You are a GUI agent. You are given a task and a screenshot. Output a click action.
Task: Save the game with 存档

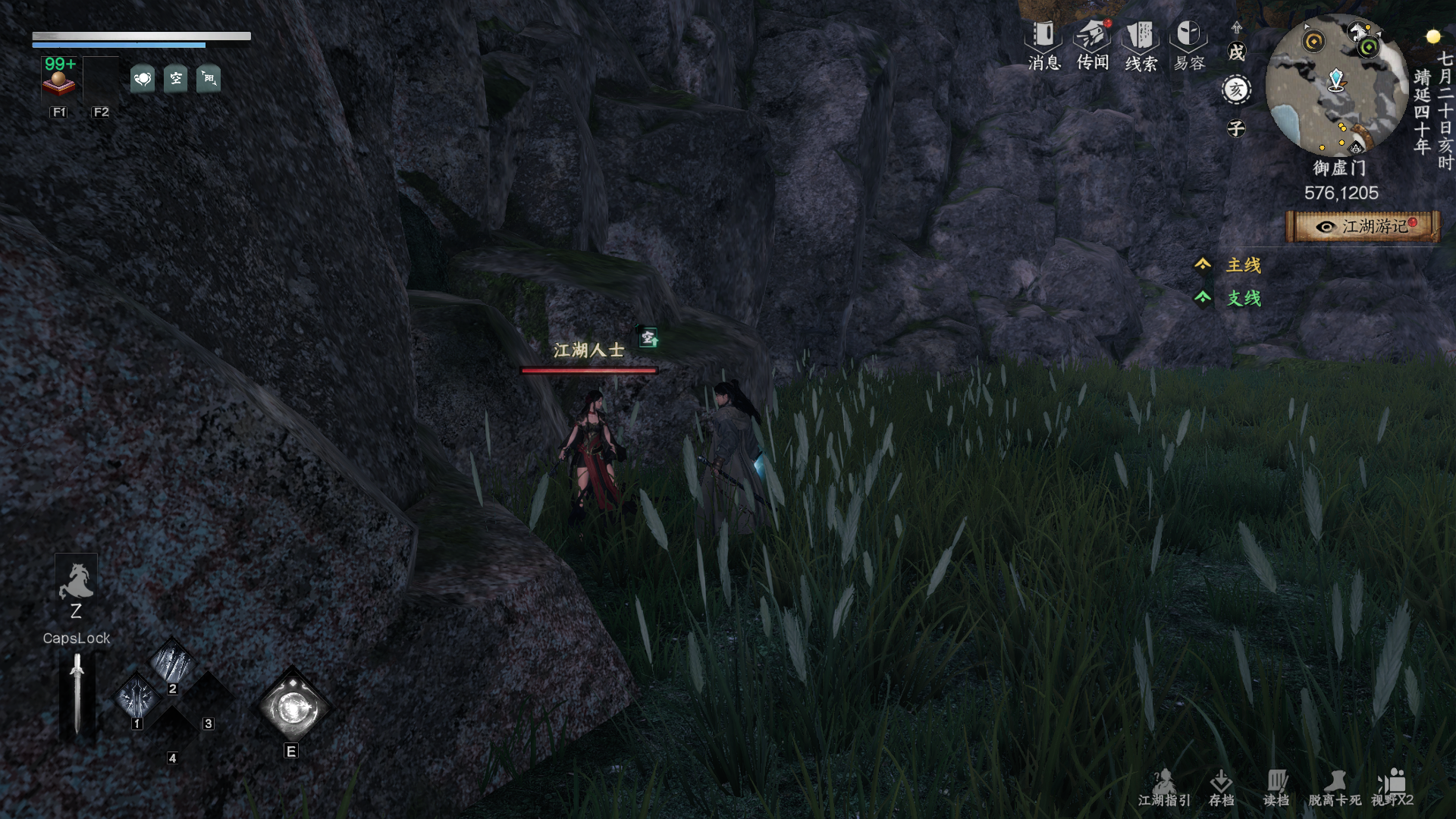[1221, 789]
